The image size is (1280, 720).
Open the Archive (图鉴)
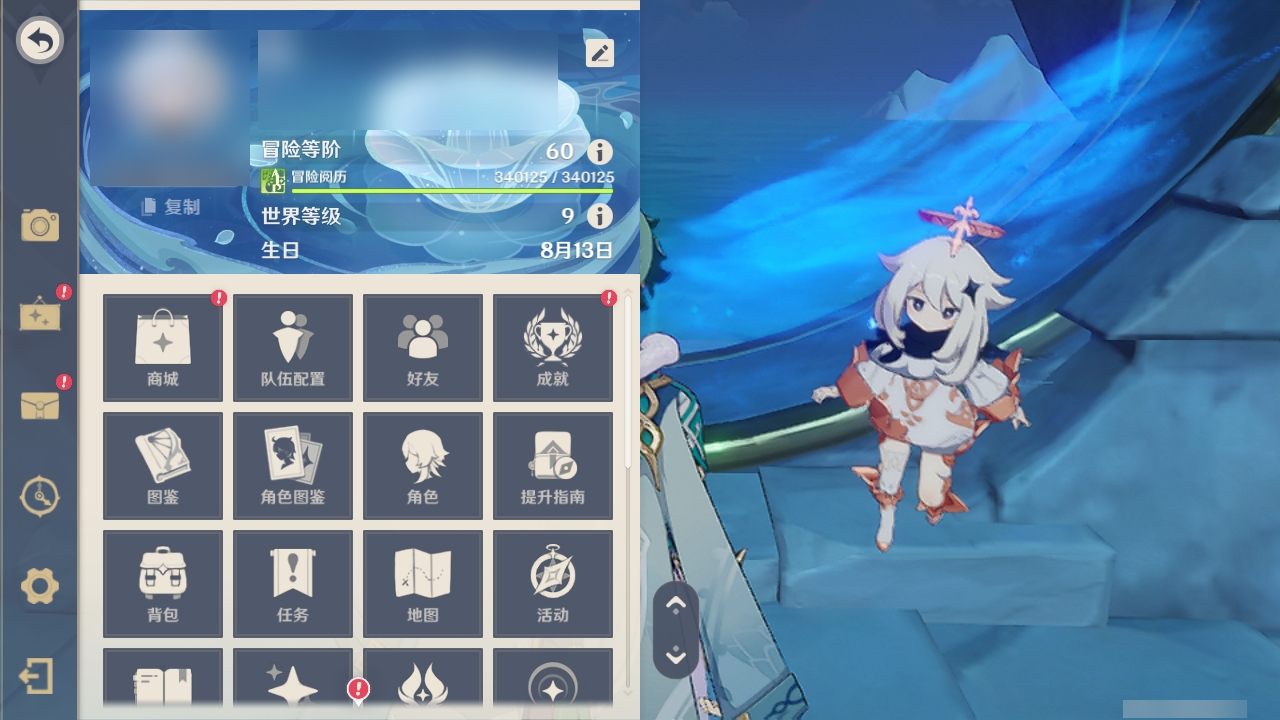point(162,465)
